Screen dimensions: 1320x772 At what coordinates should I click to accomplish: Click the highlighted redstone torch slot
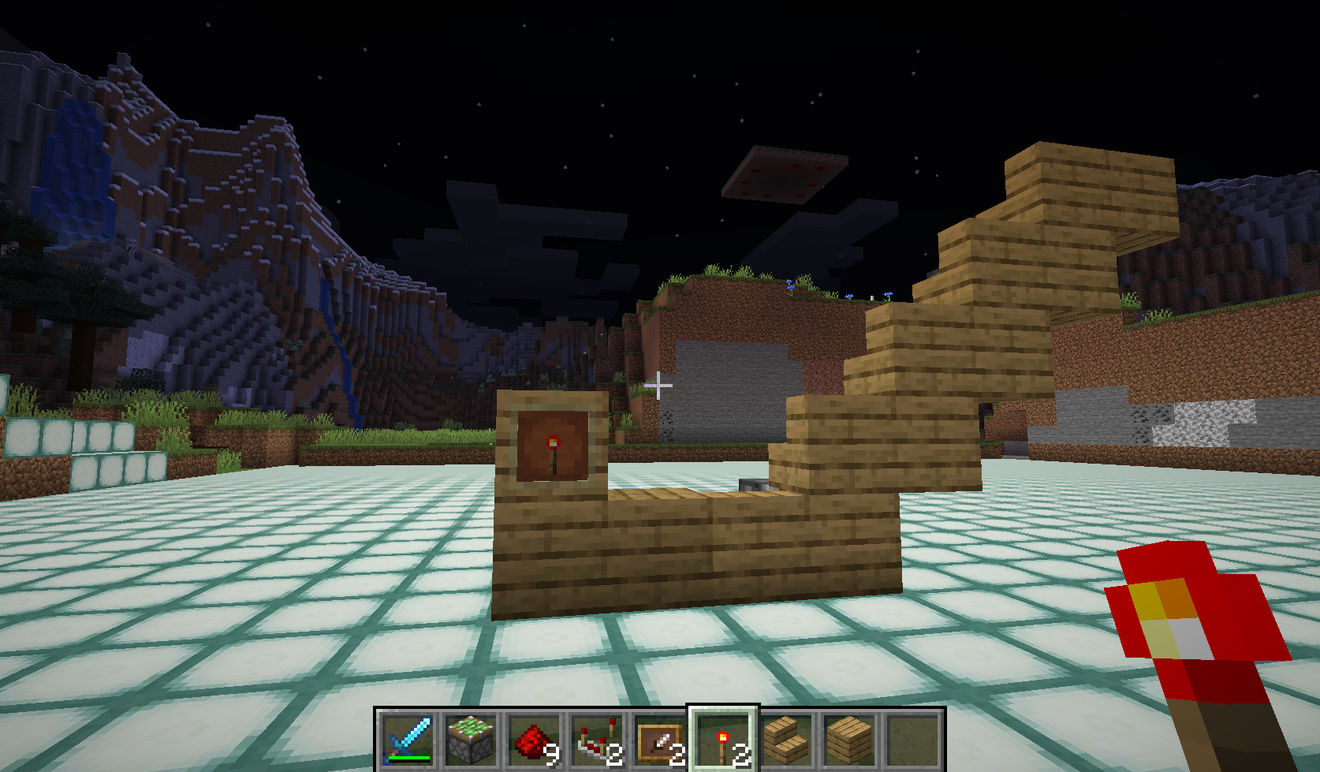(722, 740)
